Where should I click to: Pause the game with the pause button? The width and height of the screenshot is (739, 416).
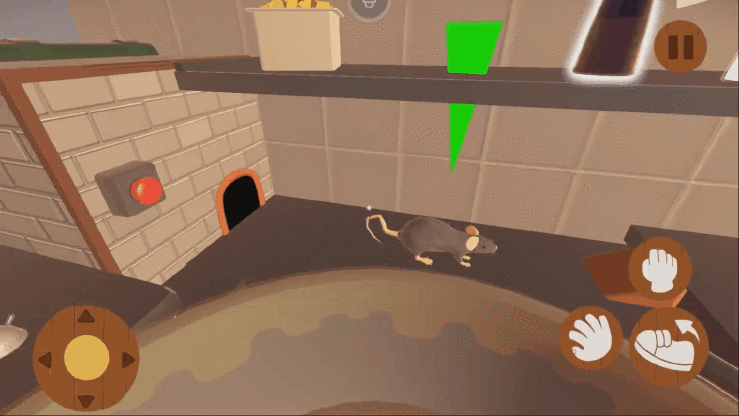tap(680, 45)
